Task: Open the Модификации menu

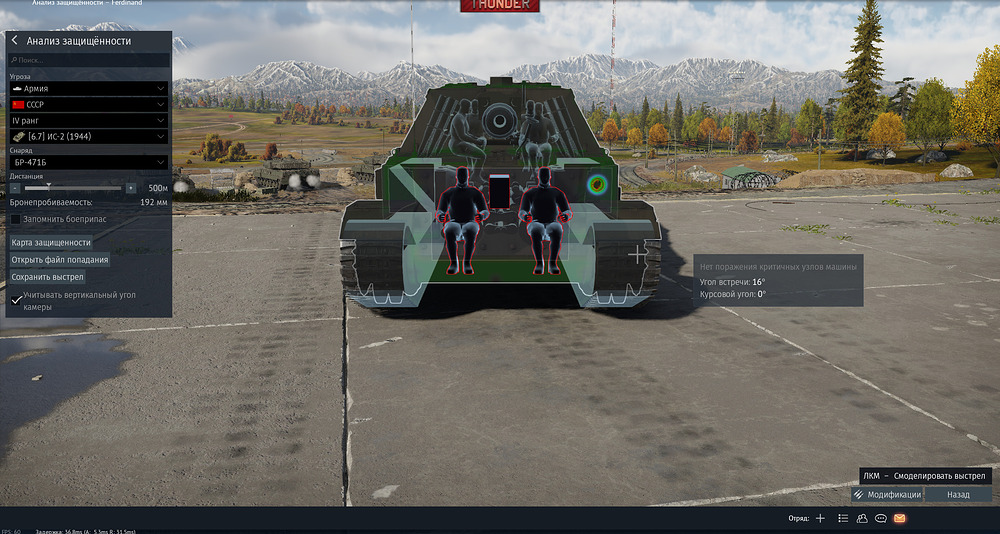Action: pyautogui.click(x=887, y=494)
